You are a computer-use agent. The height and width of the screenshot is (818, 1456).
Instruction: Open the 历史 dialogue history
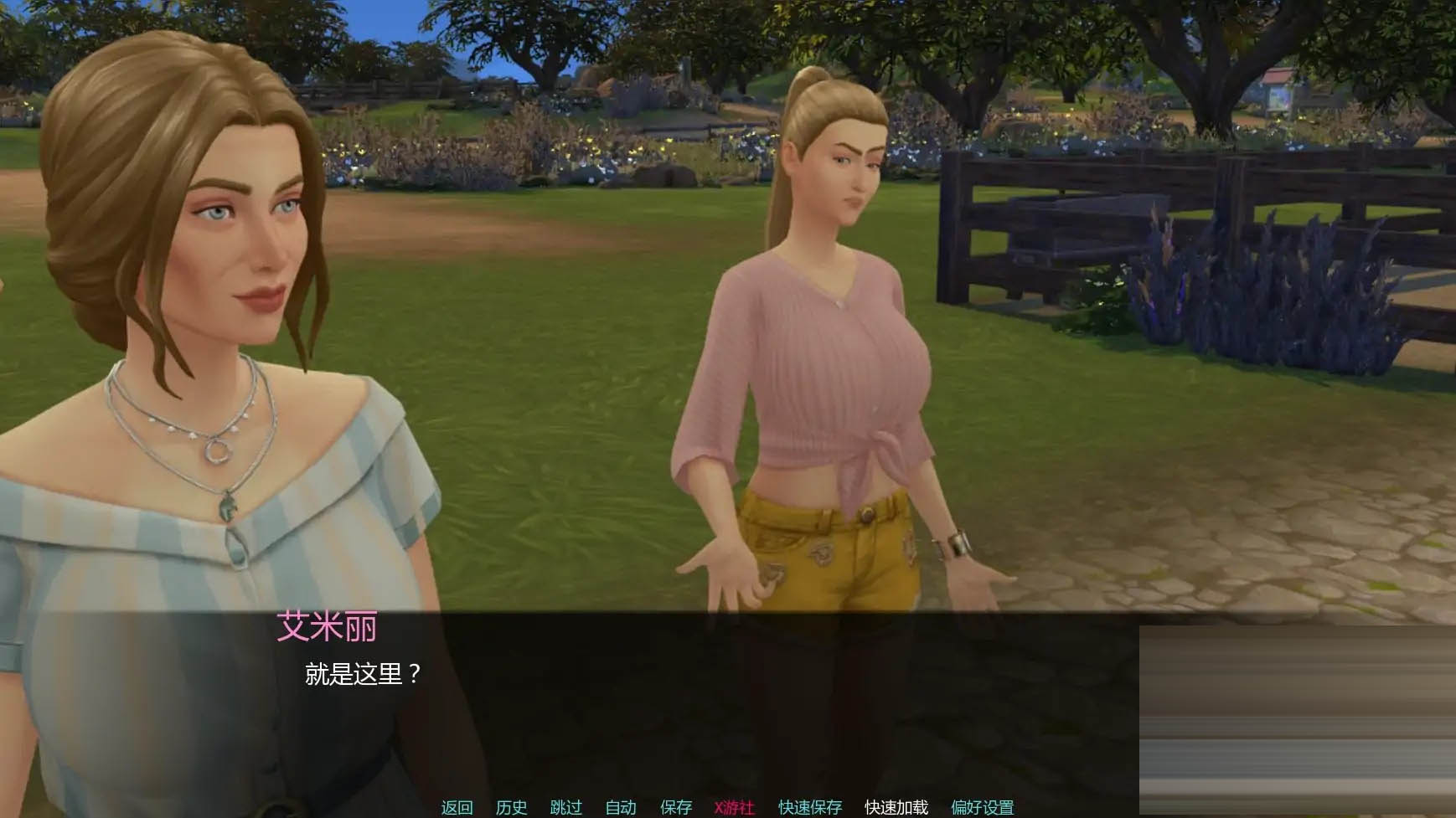pyautogui.click(x=511, y=807)
